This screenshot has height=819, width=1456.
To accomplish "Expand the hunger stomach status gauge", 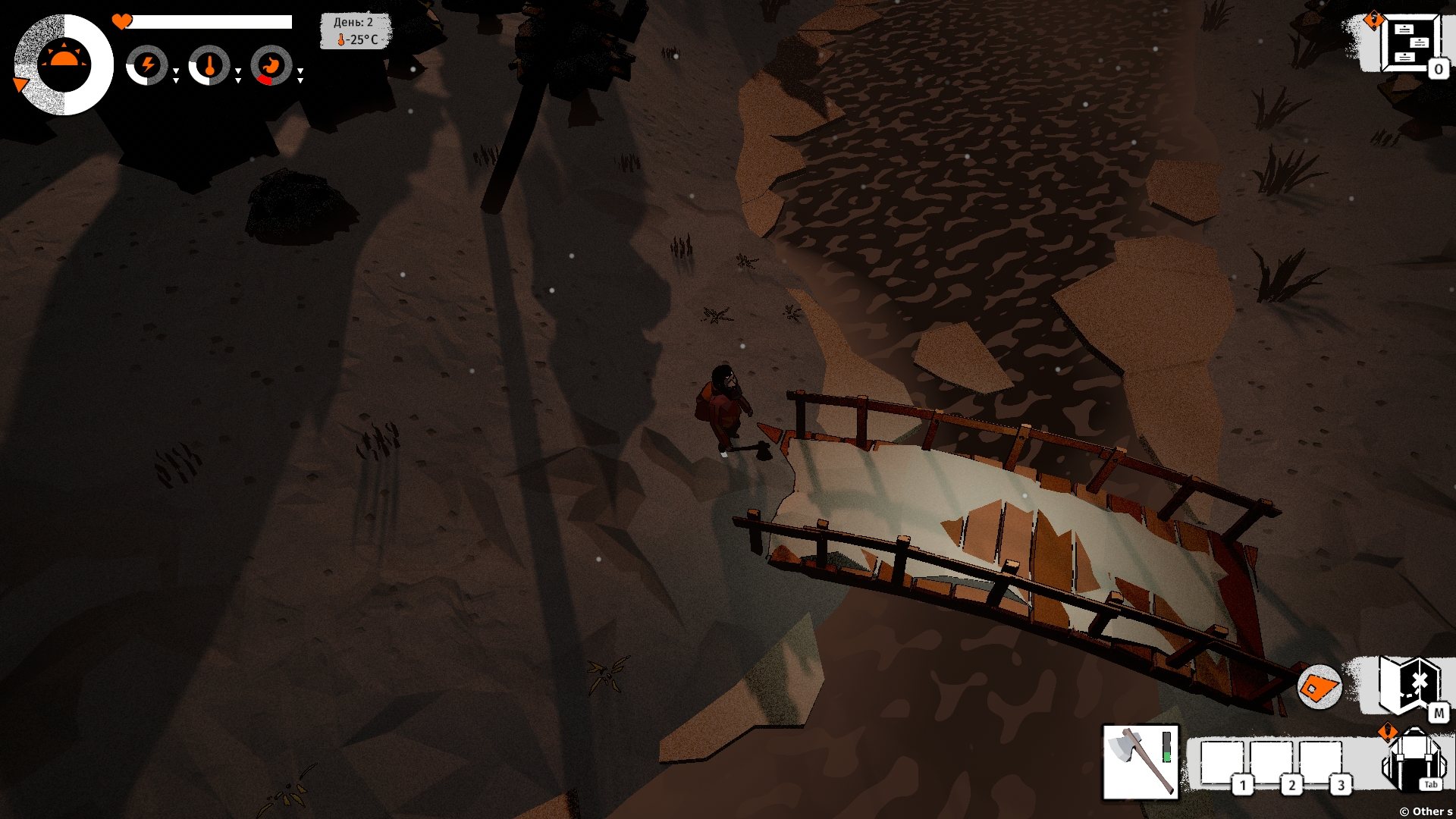I will 271,65.
